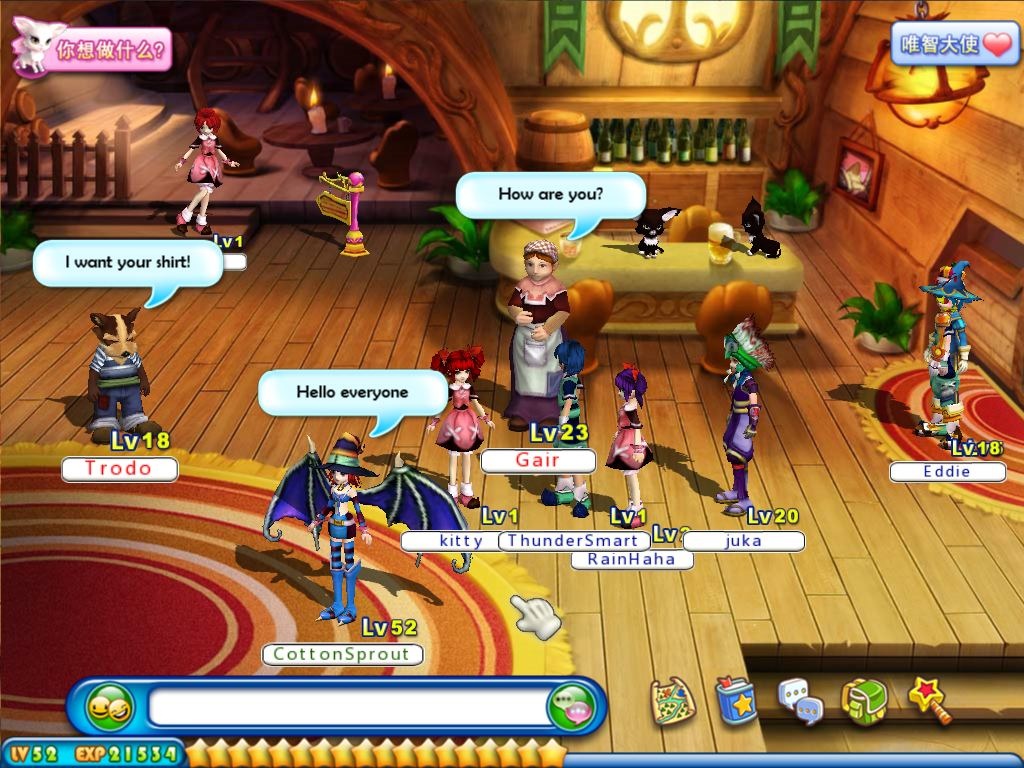Image resolution: width=1024 pixels, height=768 pixels.
Task: Open the emoticon picker with the smiley faces
Action: tap(109, 708)
